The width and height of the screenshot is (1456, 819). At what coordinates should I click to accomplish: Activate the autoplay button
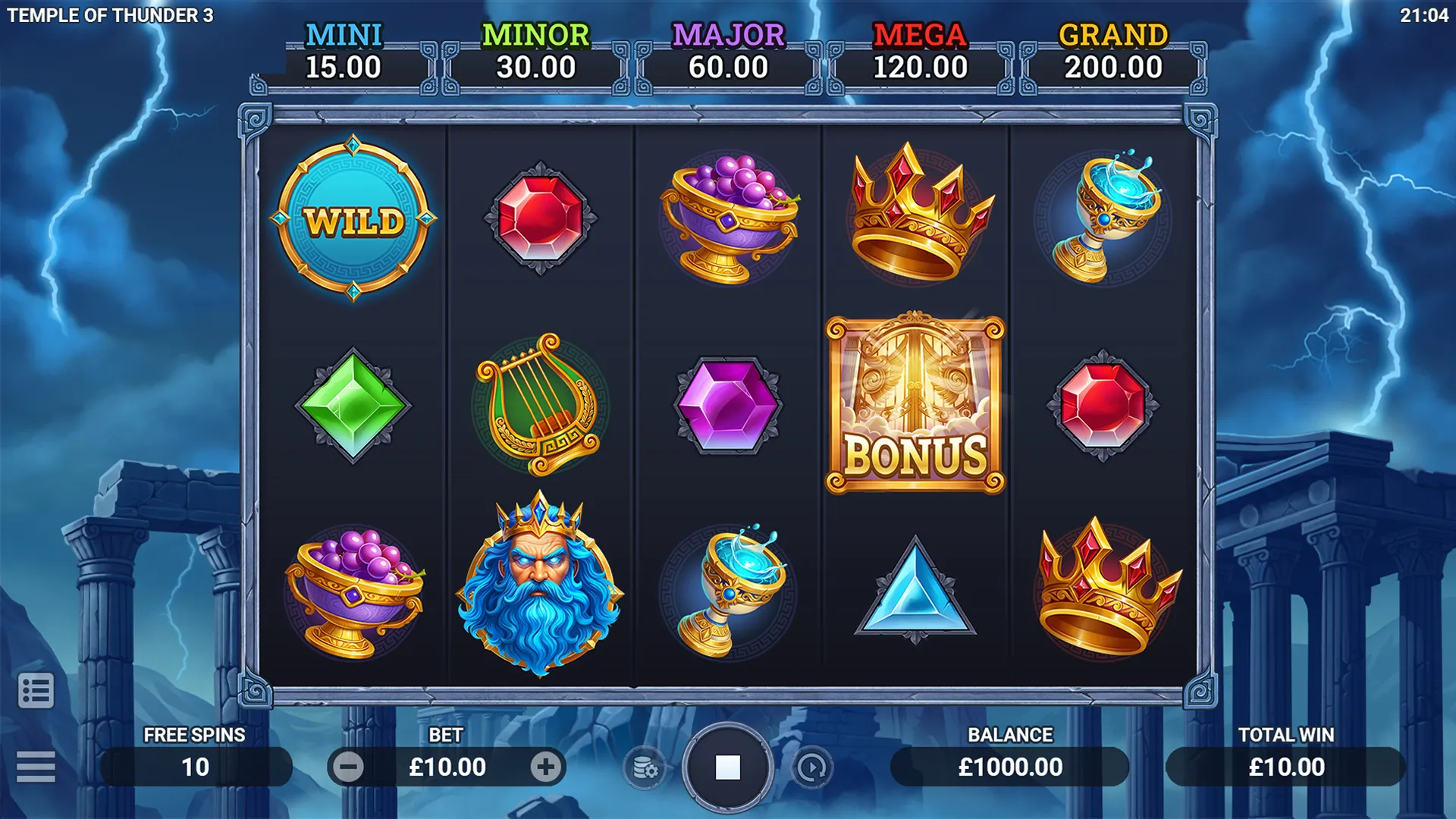[811, 768]
